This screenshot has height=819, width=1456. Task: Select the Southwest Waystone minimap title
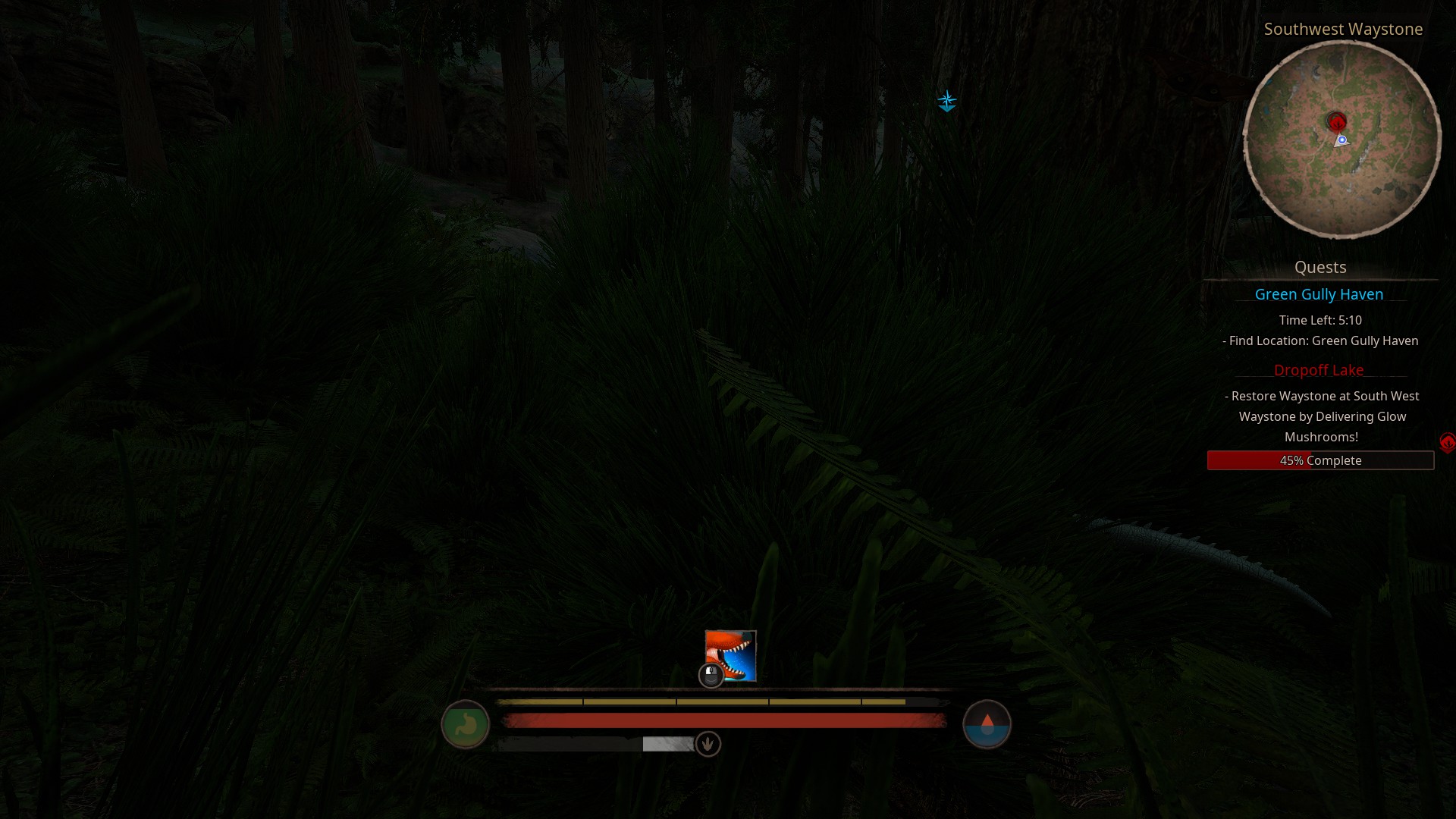1344,30
